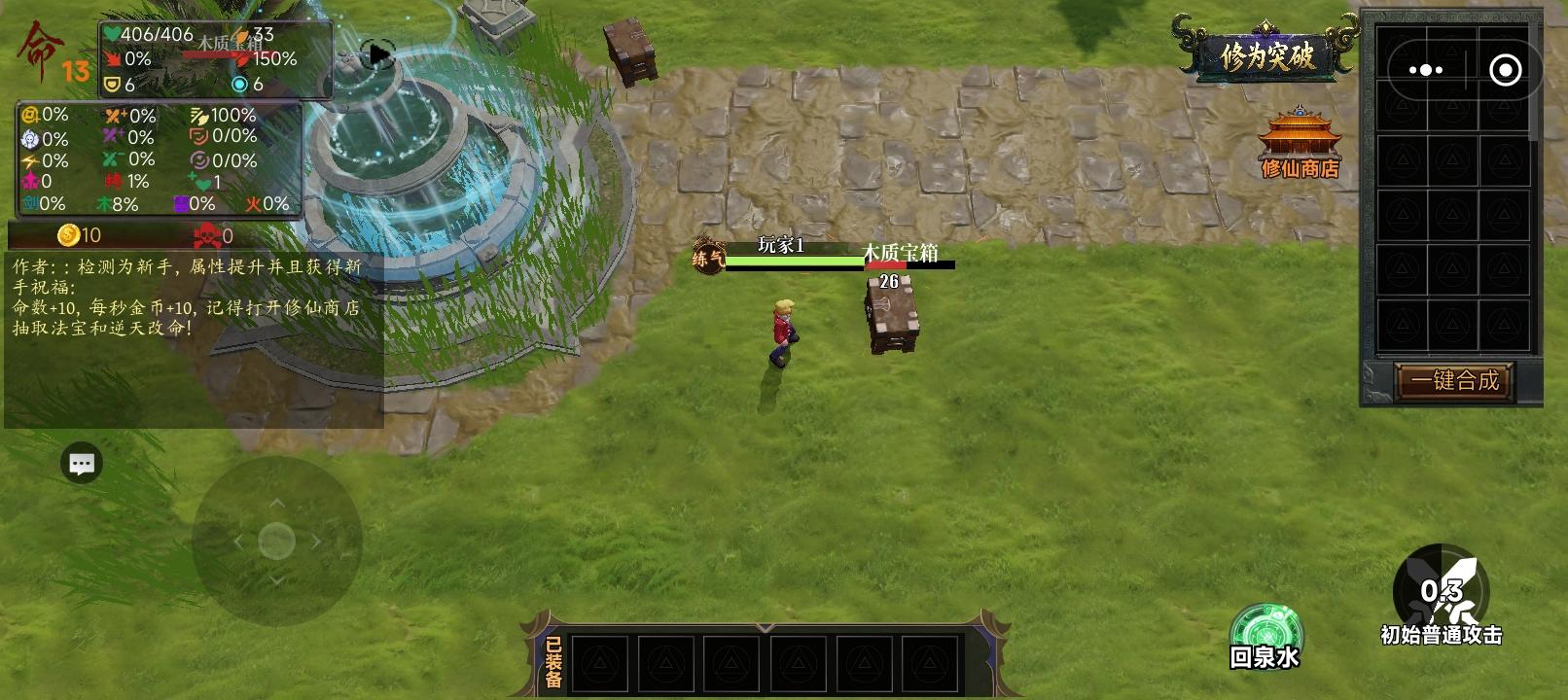The image size is (1568, 700).
Task: Tap the virtual joystick control
Action: [x=275, y=541]
